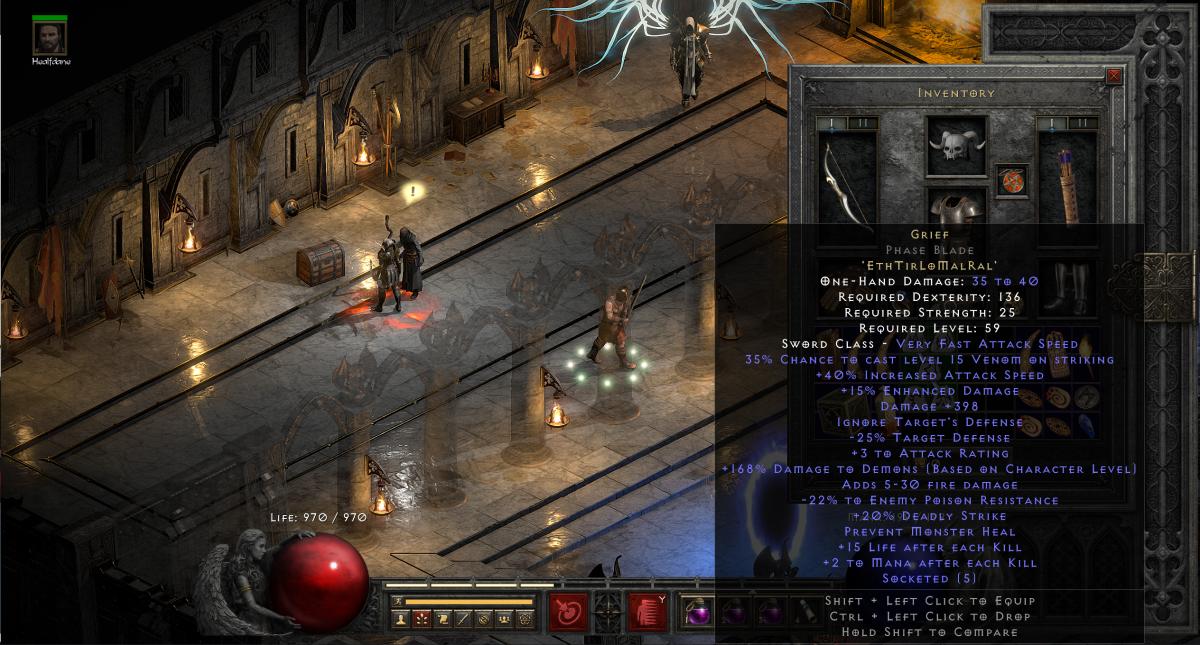Viewport: 1200px width, 645px height.
Task: Open the left-click attack skill icon
Action: coord(568,611)
